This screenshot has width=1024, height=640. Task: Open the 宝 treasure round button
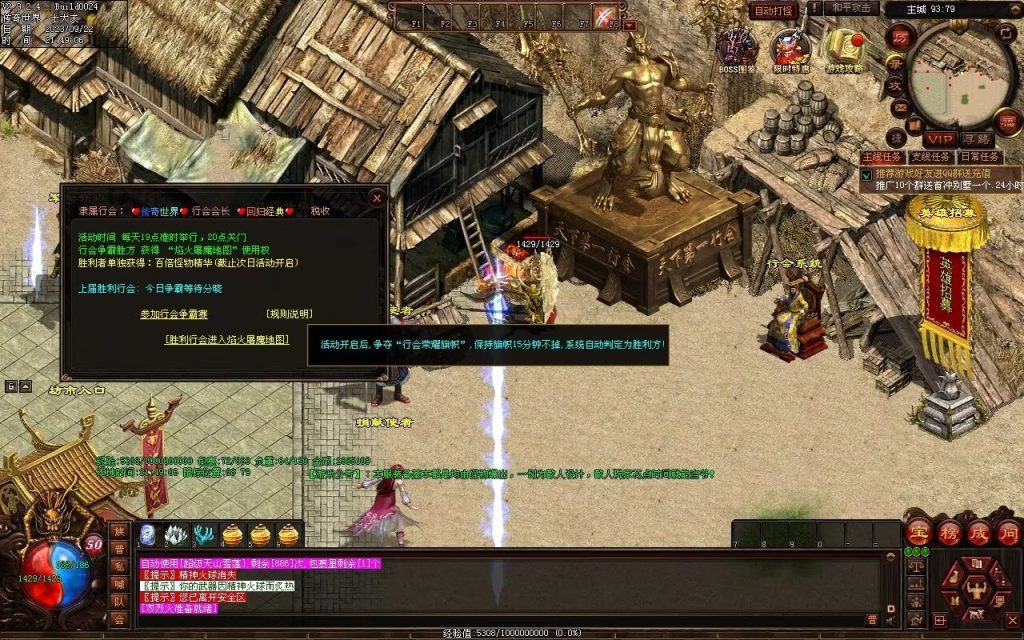click(x=919, y=532)
